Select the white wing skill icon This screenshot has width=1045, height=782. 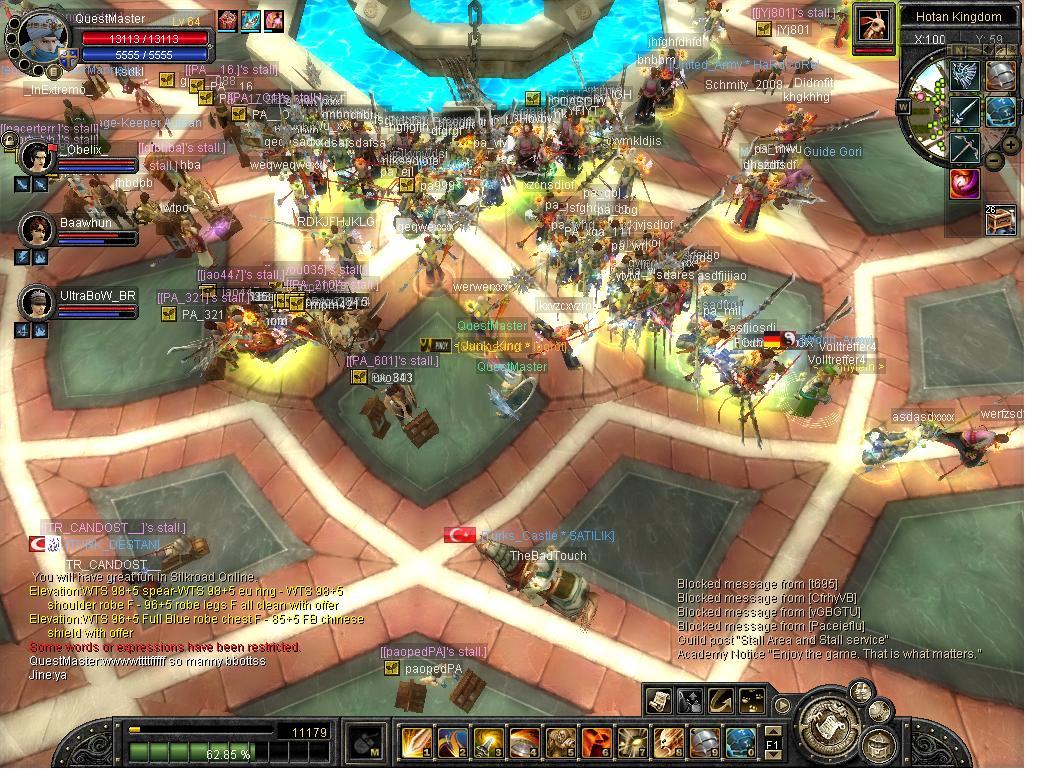pos(964,75)
